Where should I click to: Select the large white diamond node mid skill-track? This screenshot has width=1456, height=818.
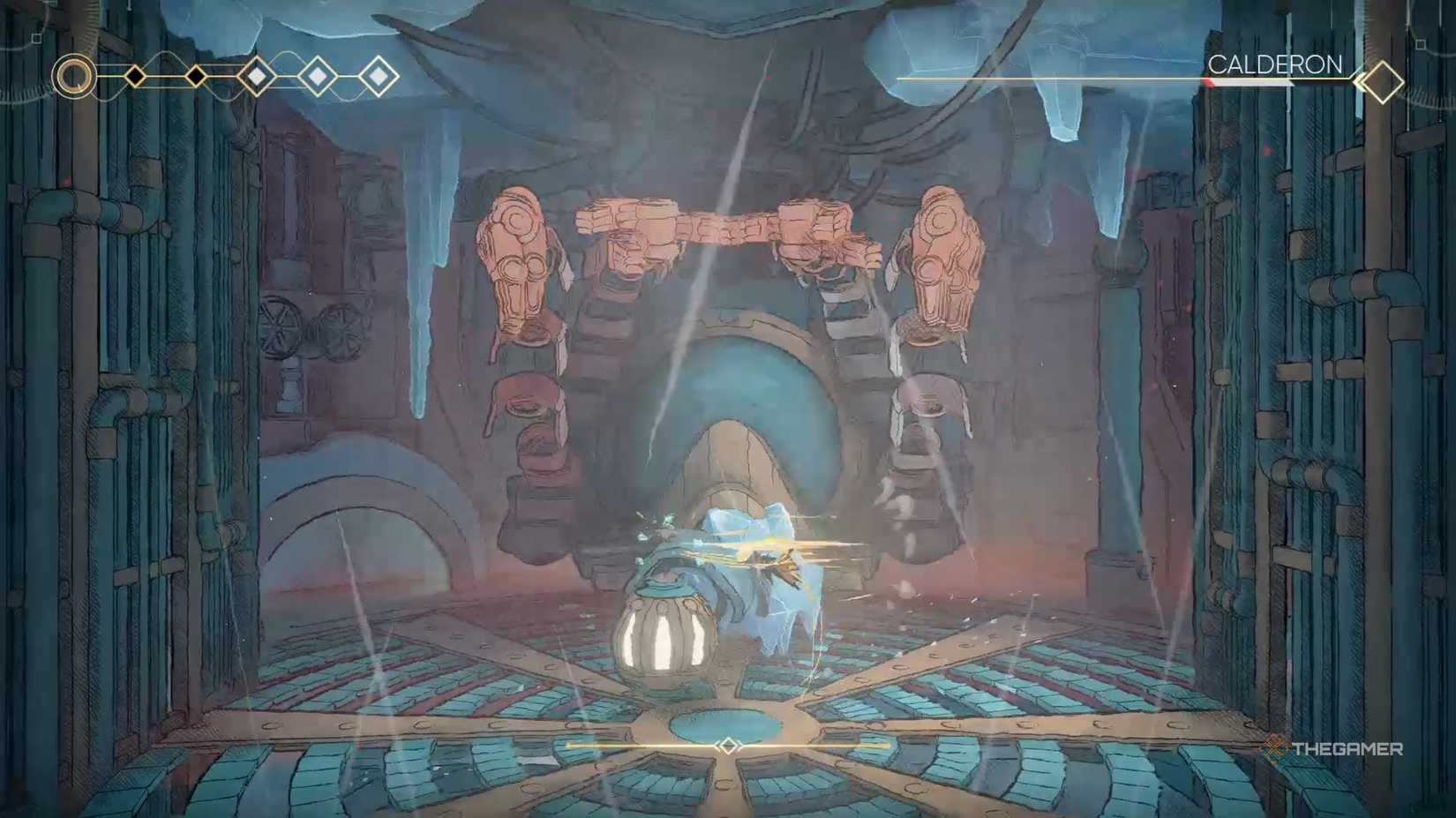click(256, 74)
